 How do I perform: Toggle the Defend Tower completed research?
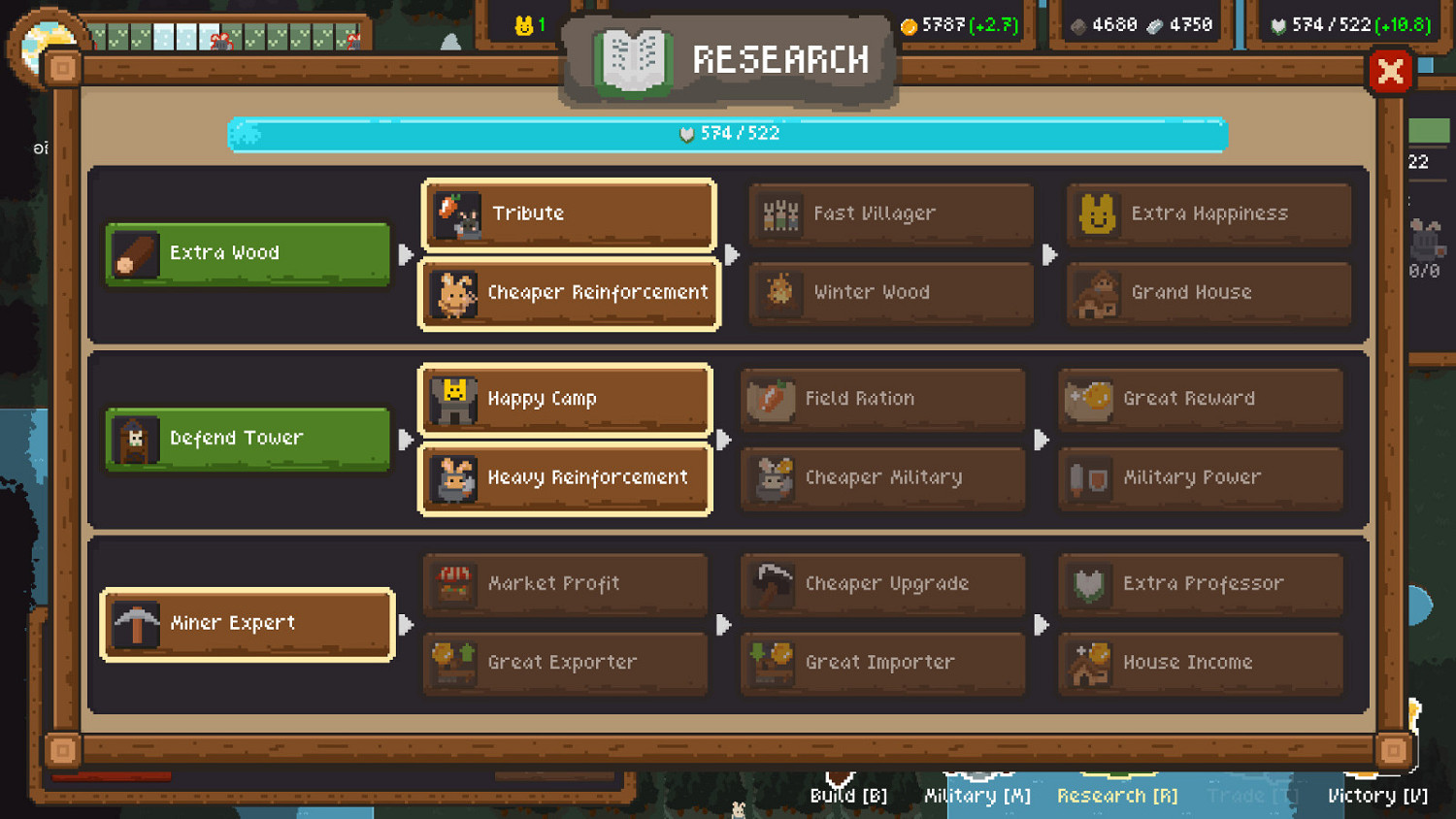click(246, 439)
